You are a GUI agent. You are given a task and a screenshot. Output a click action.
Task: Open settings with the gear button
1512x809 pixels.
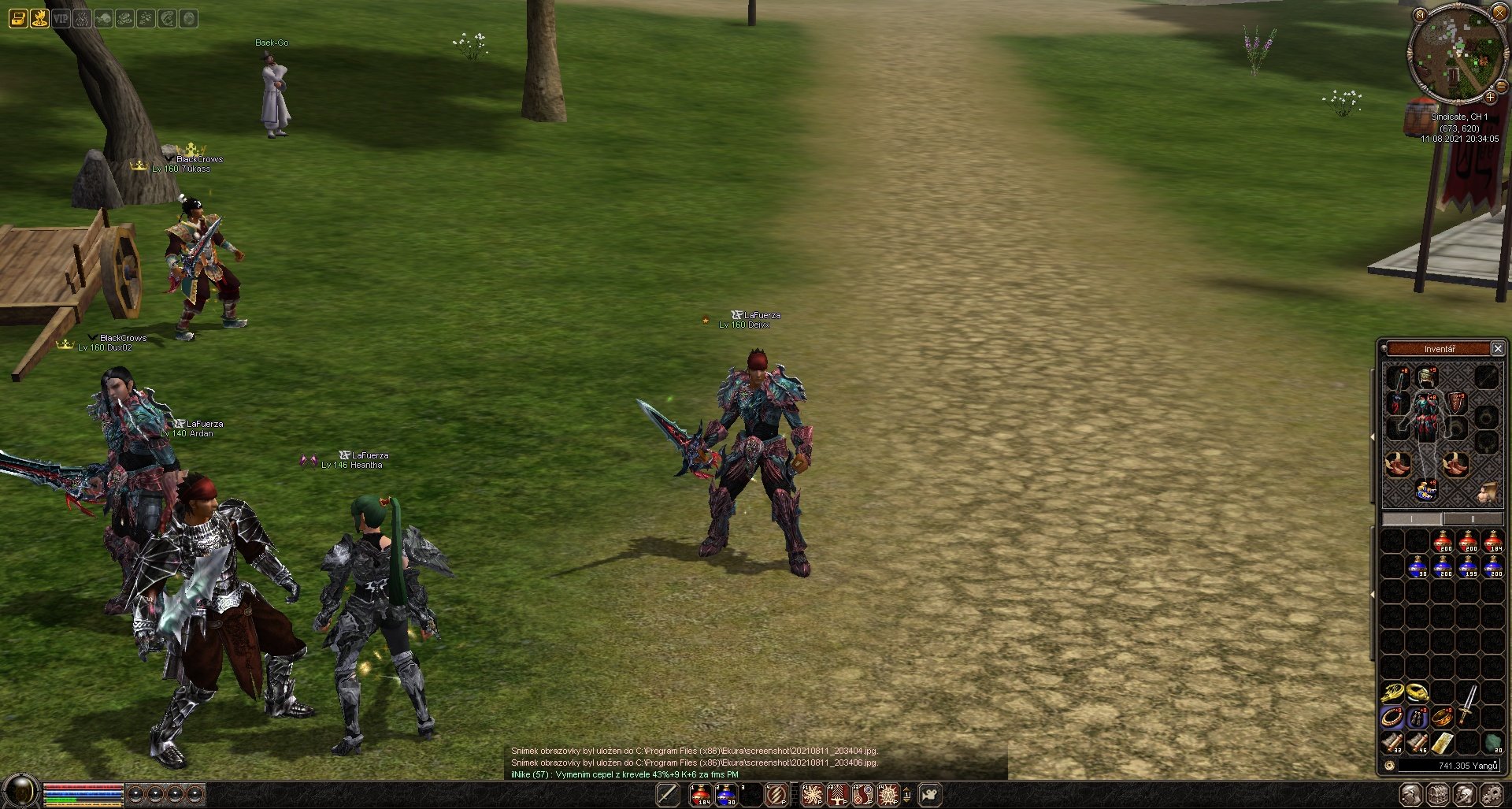[1490, 795]
